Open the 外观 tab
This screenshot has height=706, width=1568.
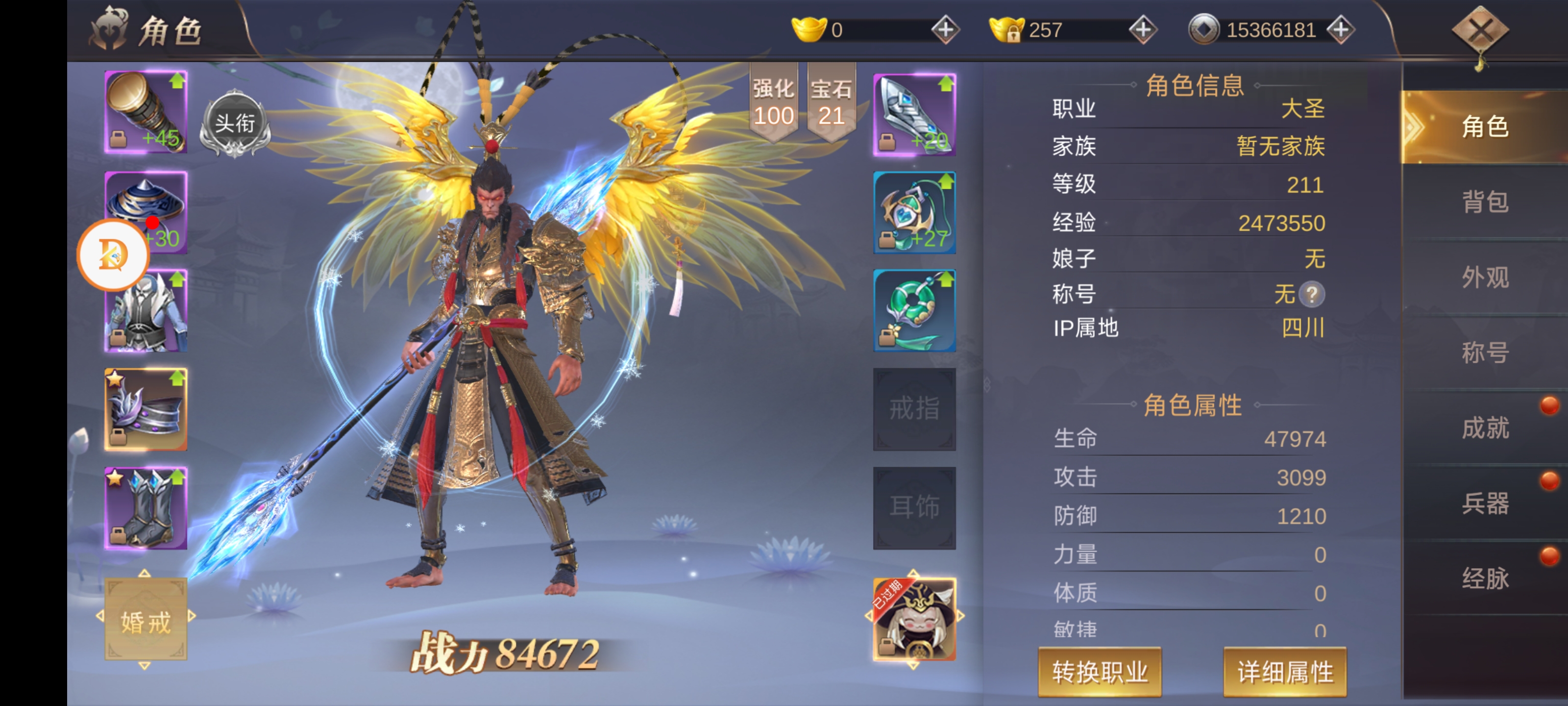click(1485, 278)
